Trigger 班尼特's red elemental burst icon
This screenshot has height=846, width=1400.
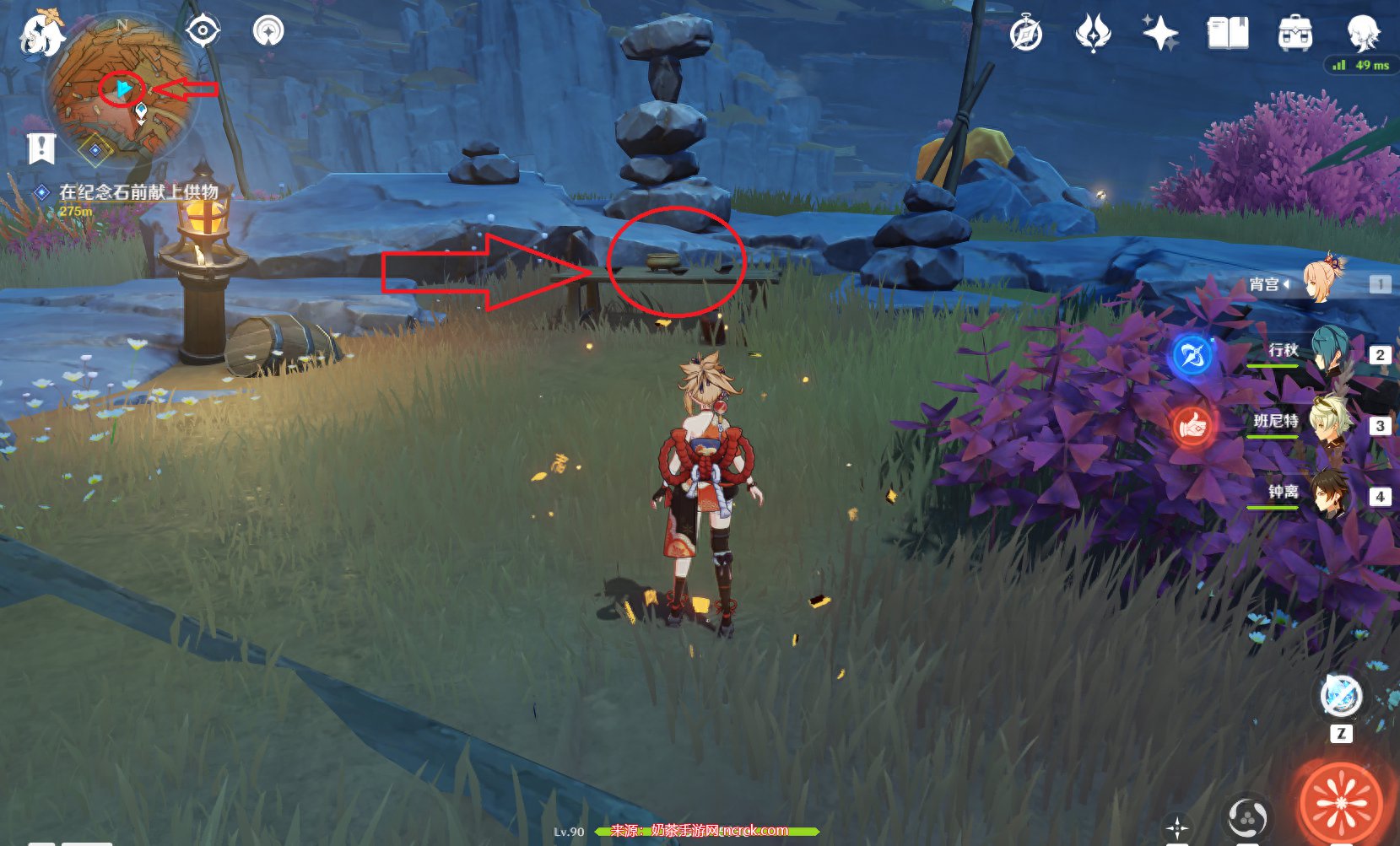click(1192, 427)
